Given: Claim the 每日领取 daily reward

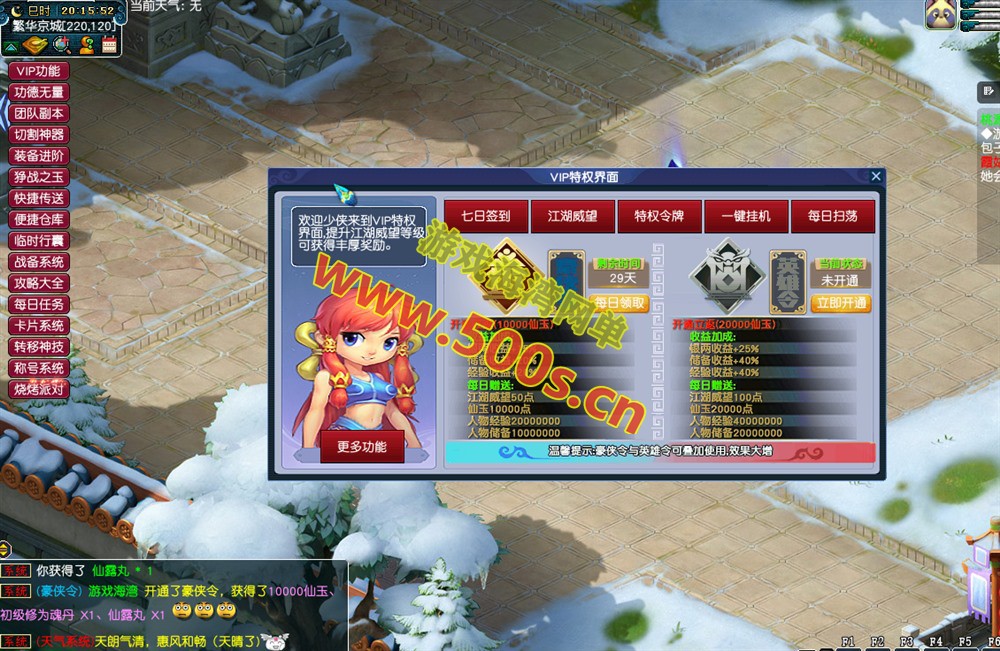Looking at the screenshot, I should [619, 303].
